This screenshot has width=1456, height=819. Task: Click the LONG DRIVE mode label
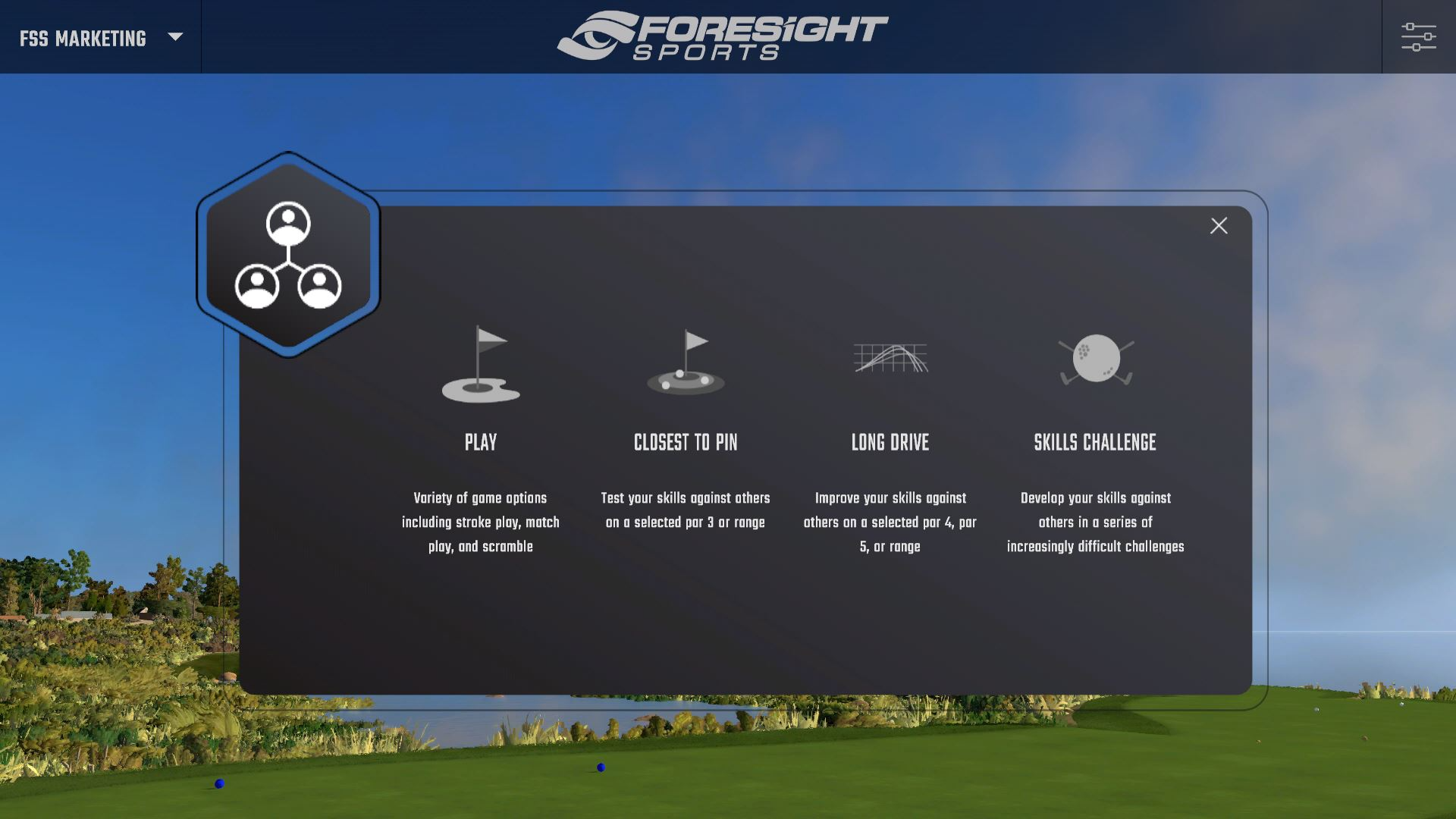tap(890, 442)
